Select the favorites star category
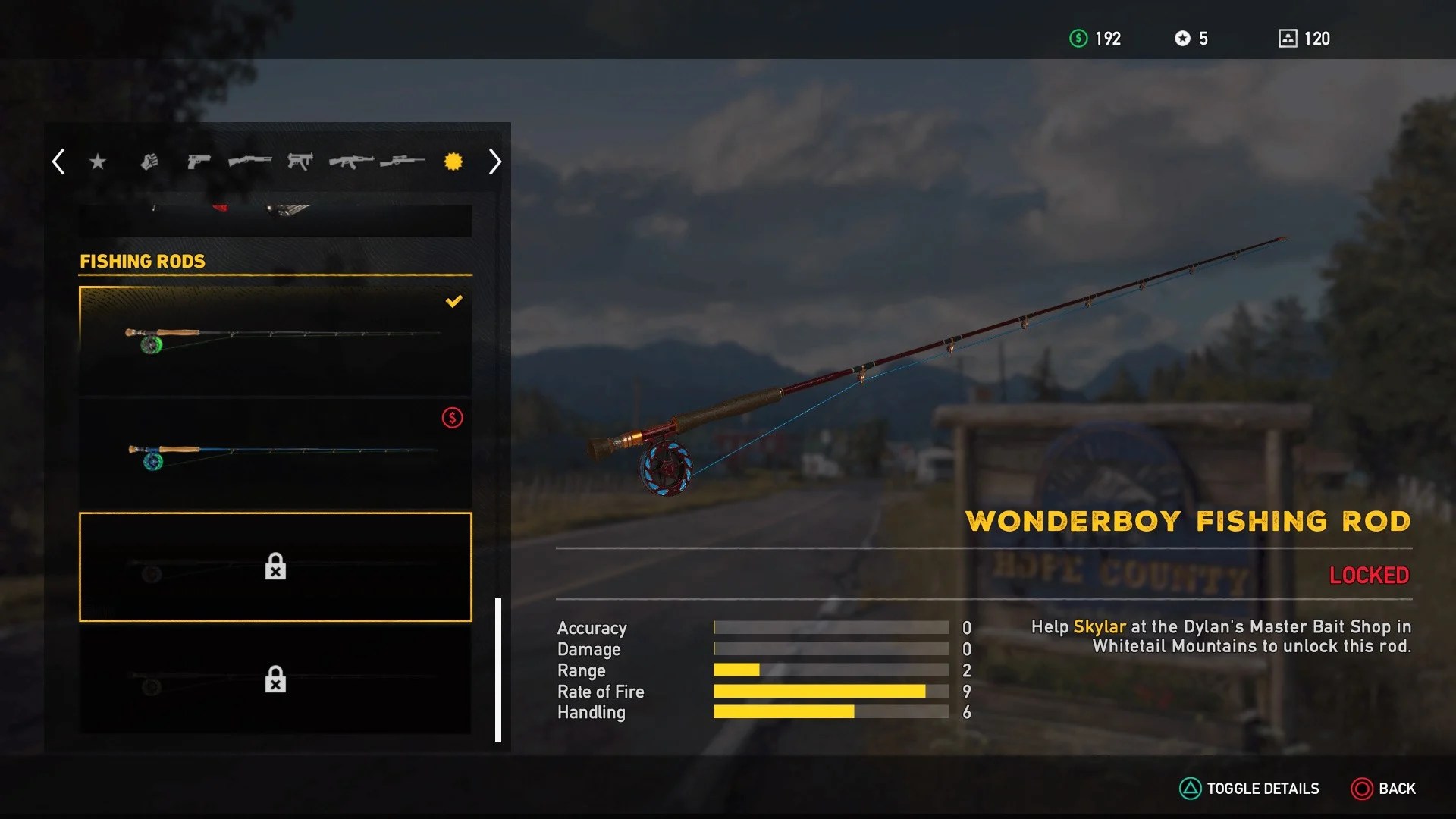1456x819 pixels. pyautogui.click(x=97, y=161)
